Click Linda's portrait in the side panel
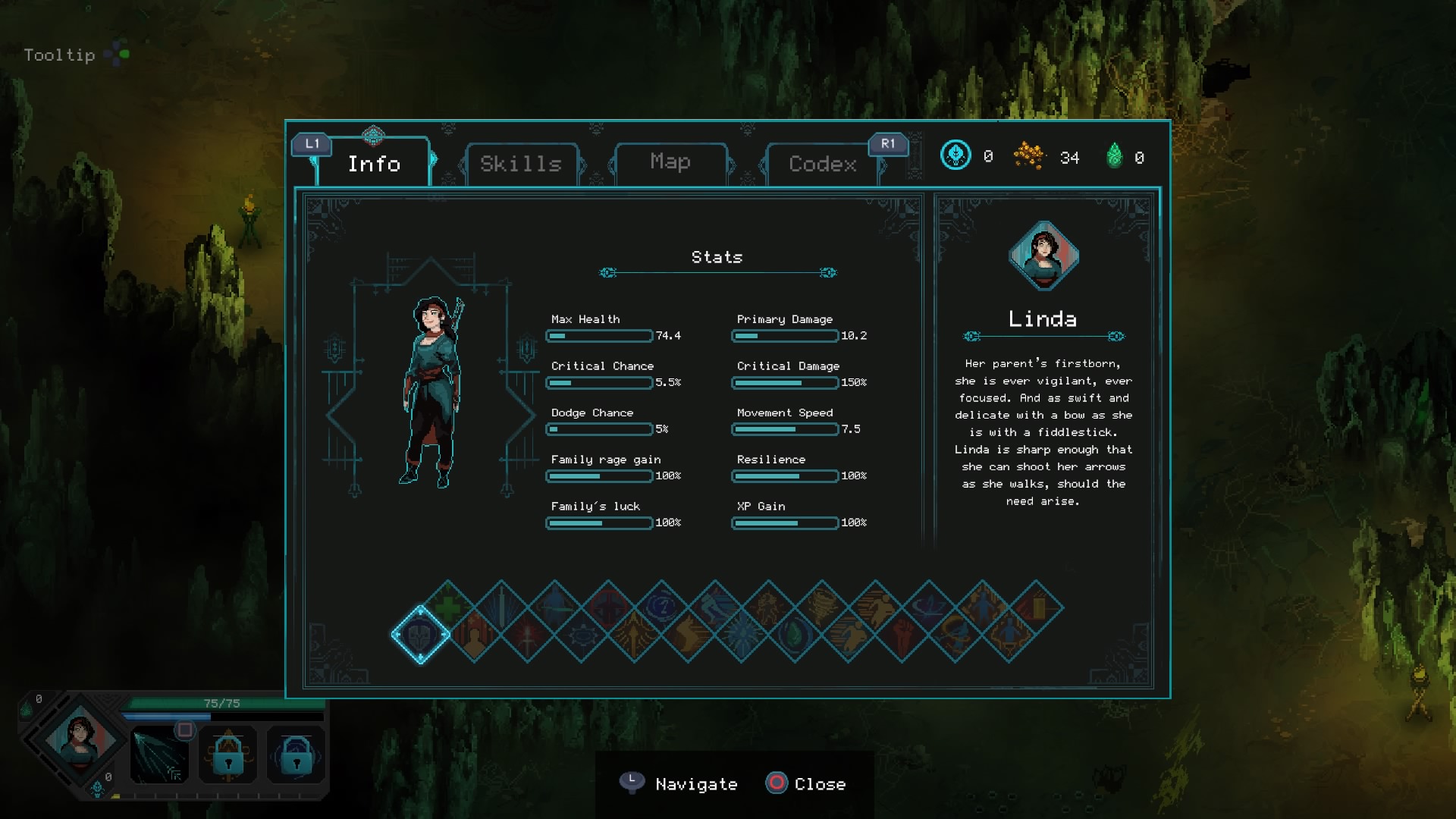Viewport: 1456px width, 819px height. tap(1043, 256)
